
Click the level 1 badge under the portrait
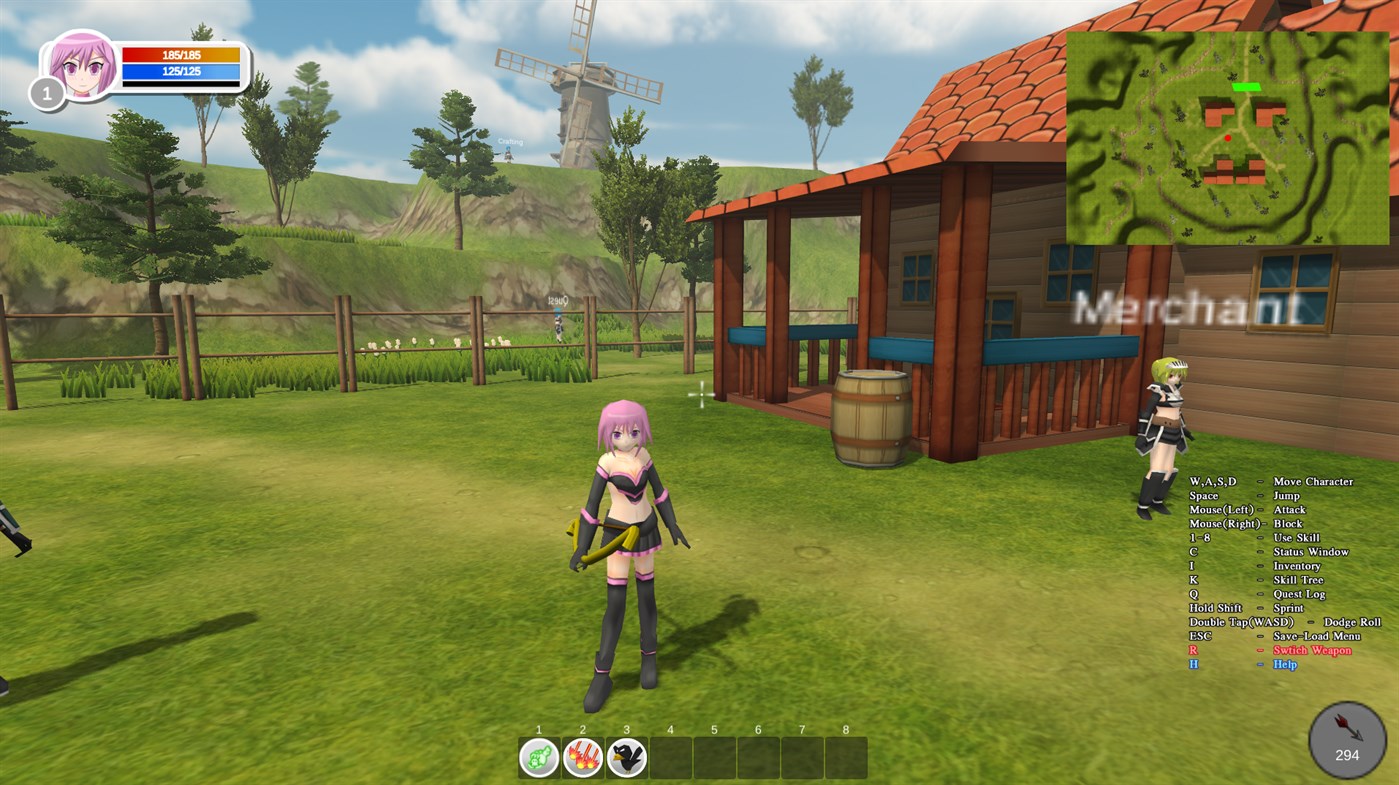[x=46, y=94]
